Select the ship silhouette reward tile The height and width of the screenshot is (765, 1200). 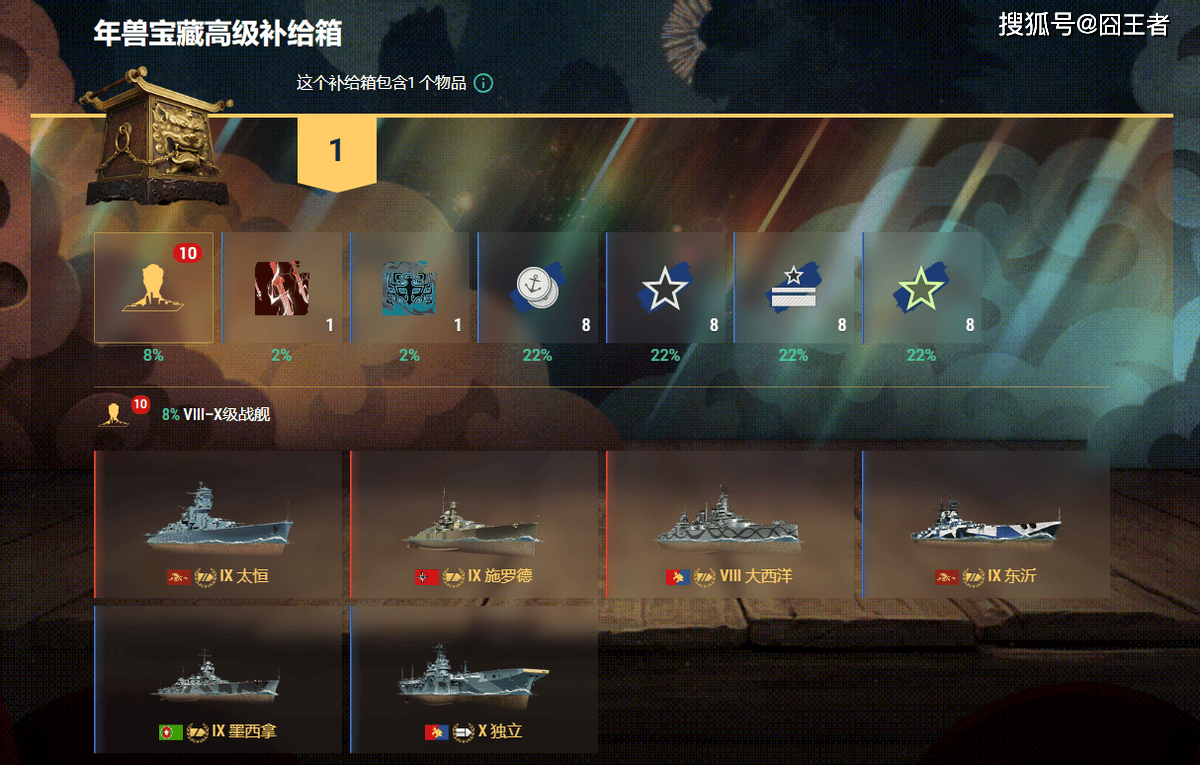154,288
